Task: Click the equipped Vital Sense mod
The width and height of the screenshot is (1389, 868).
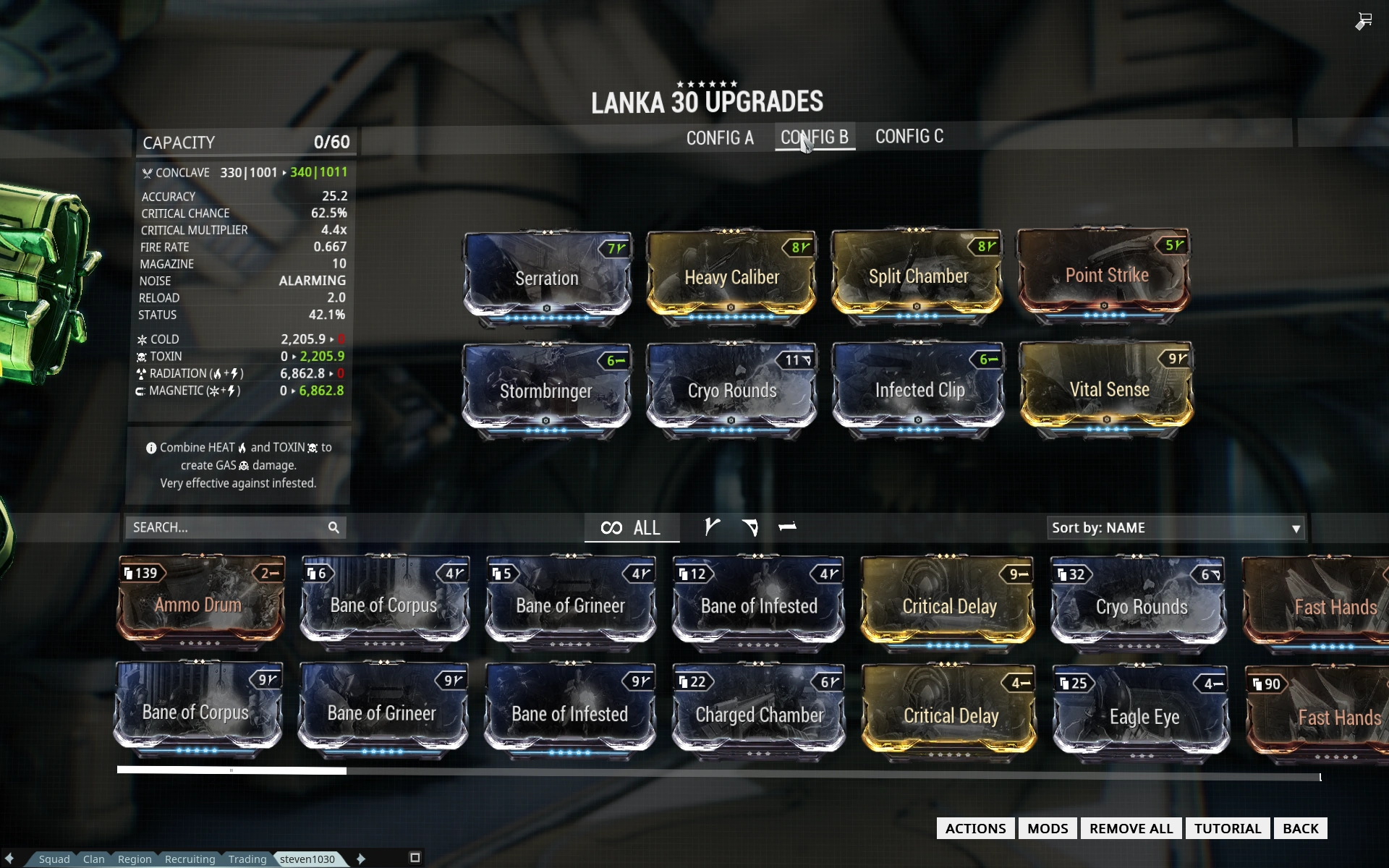Action: 1108,389
